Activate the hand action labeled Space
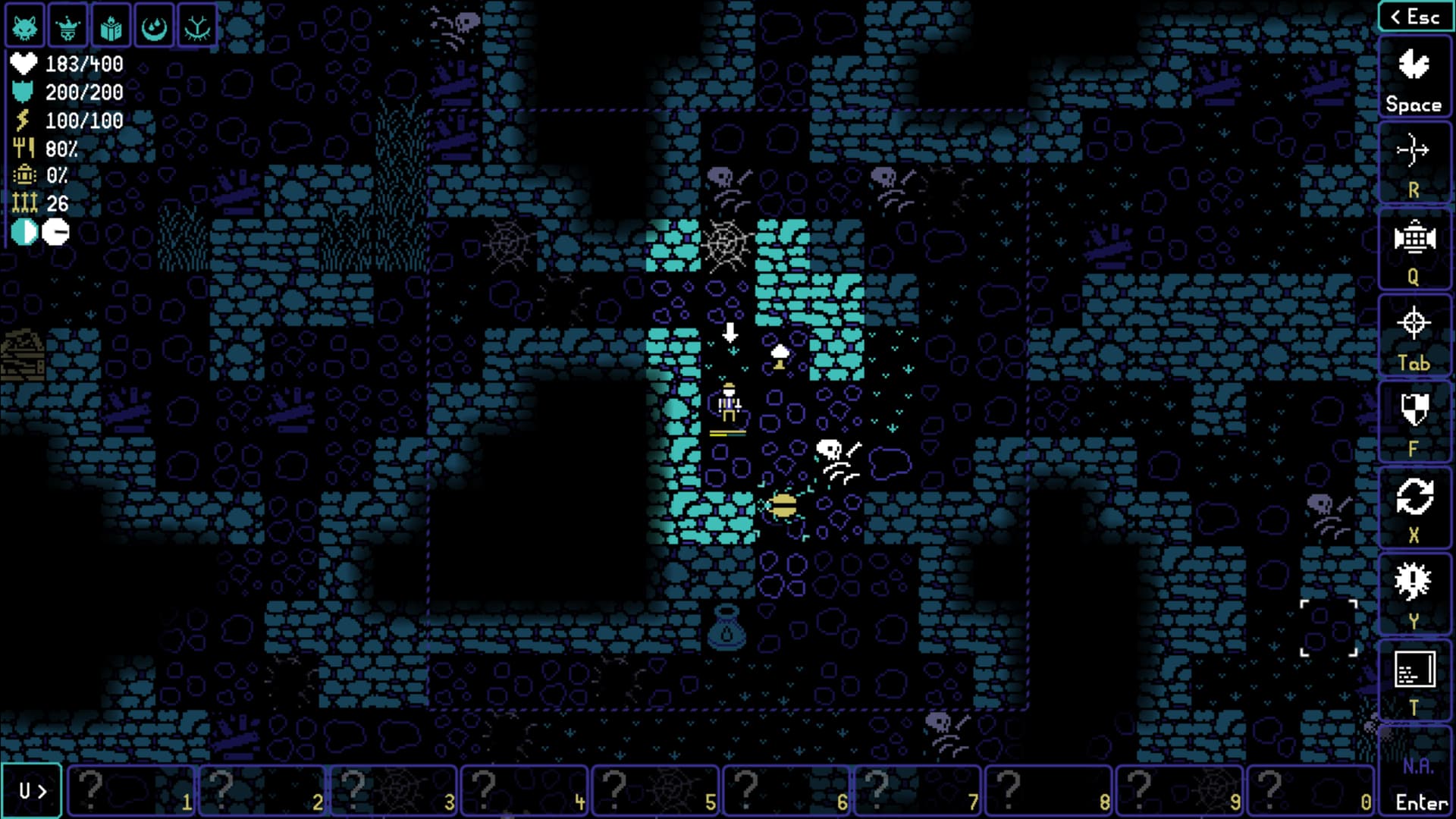The height and width of the screenshot is (819, 1456). pos(1414,78)
